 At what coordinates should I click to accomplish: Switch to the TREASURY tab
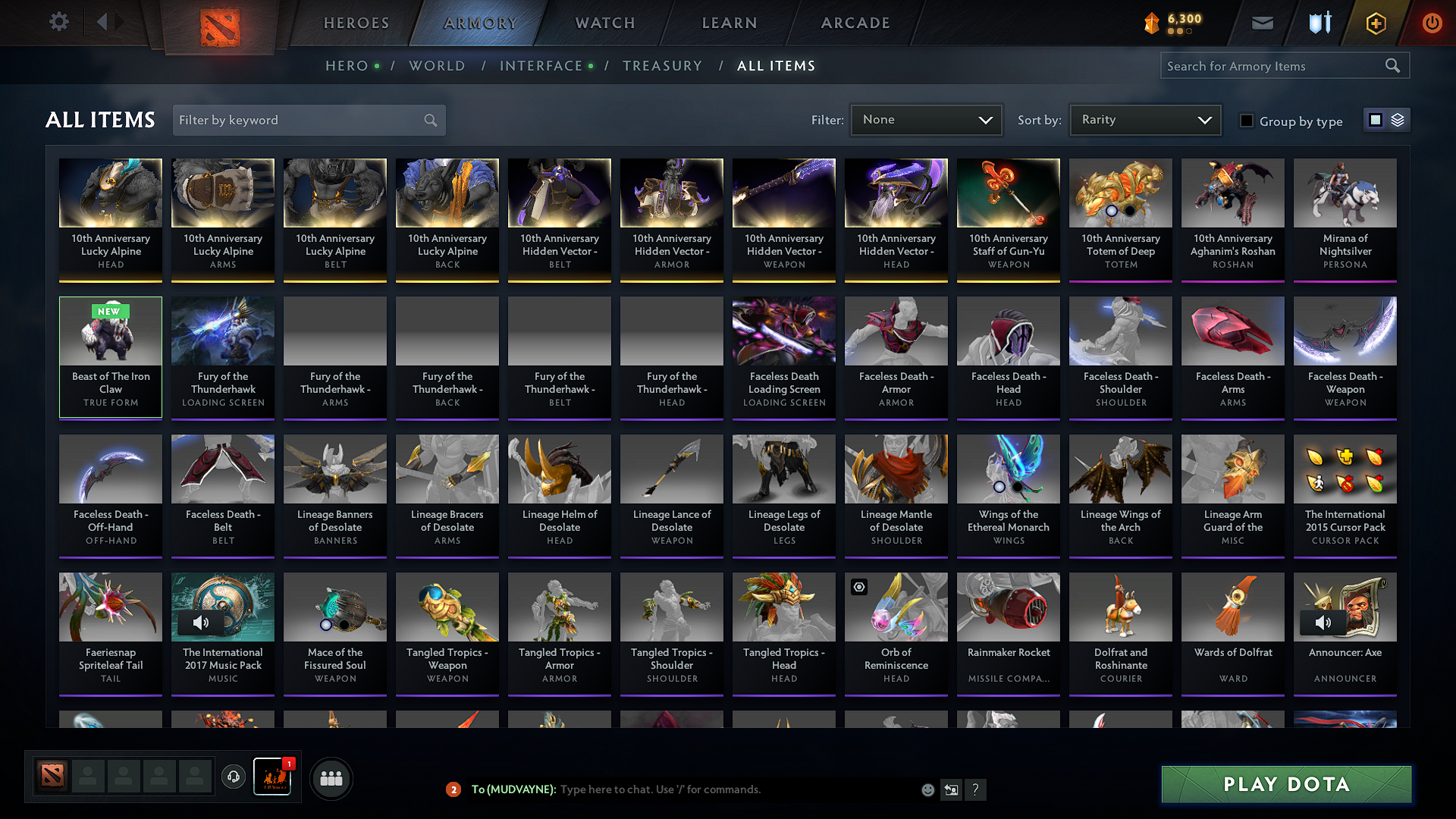(x=662, y=66)
